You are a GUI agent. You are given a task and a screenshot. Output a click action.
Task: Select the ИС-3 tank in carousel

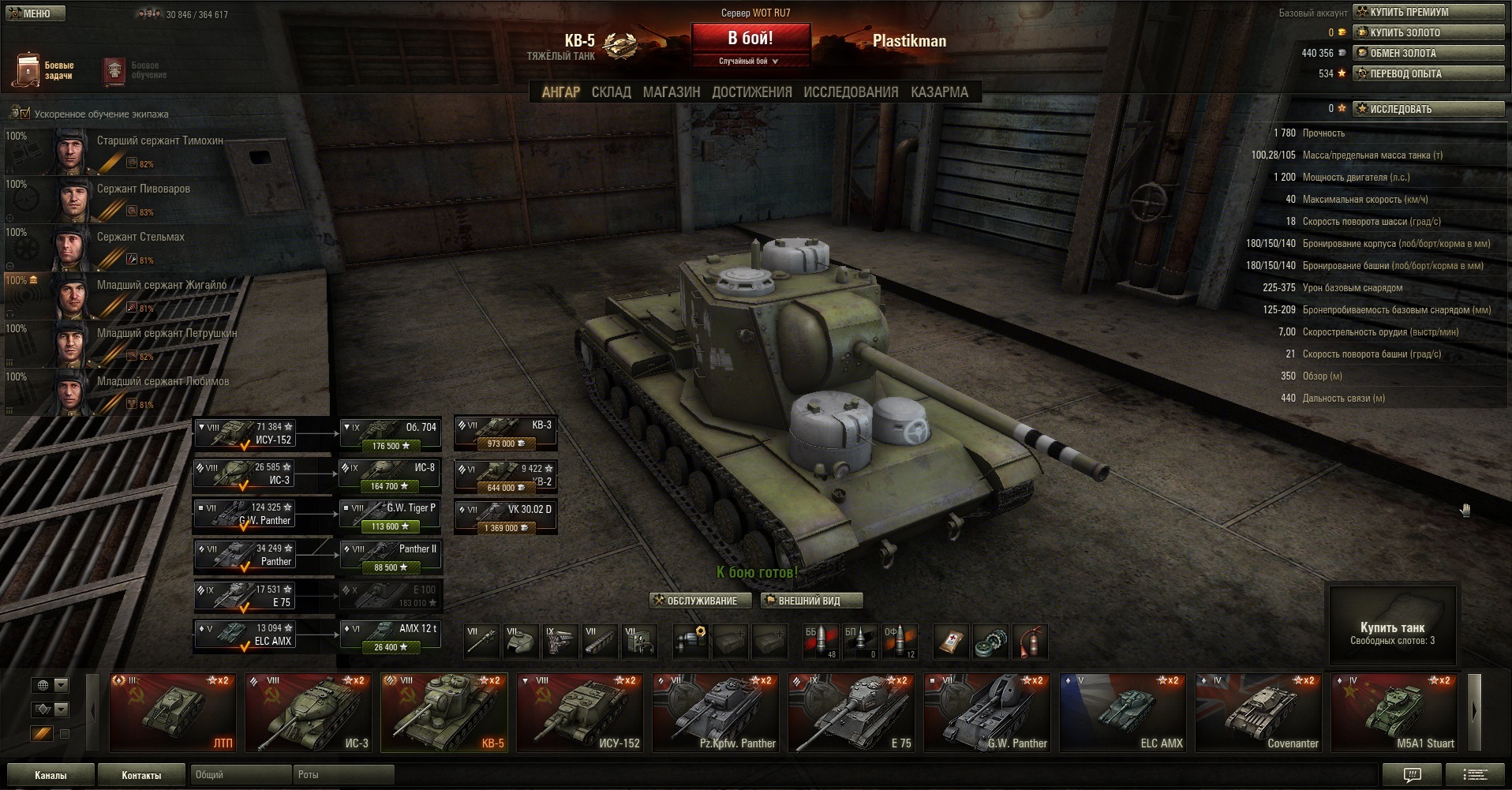[x=309, y=712]
